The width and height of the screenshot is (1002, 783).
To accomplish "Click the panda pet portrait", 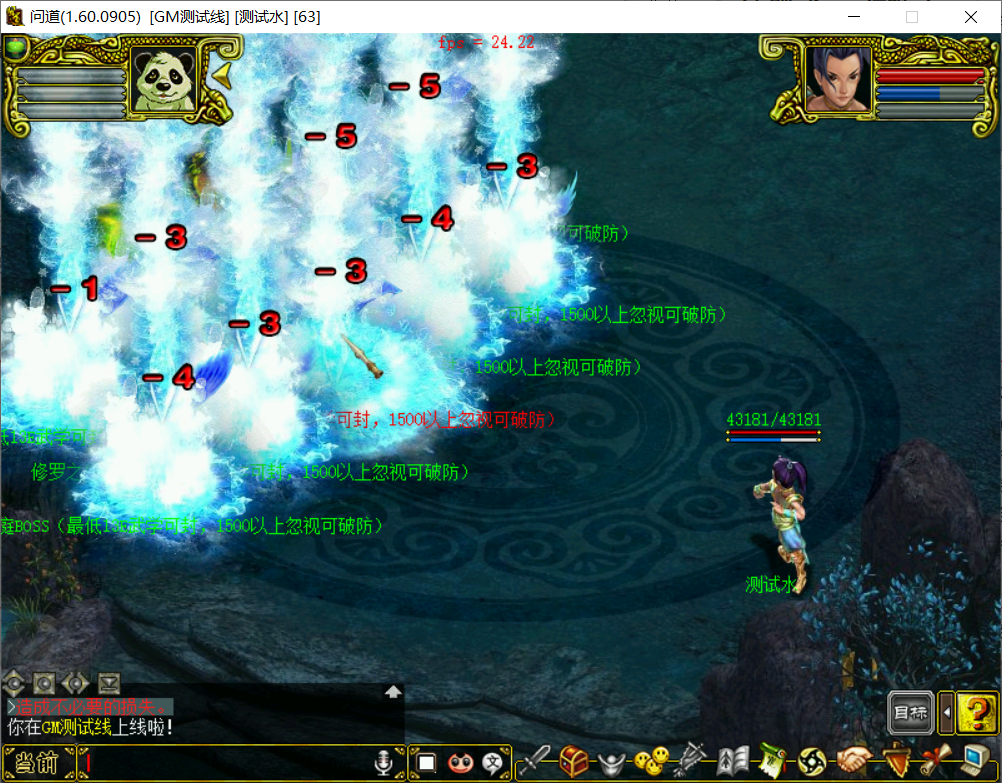I will (x=163, y=81).
